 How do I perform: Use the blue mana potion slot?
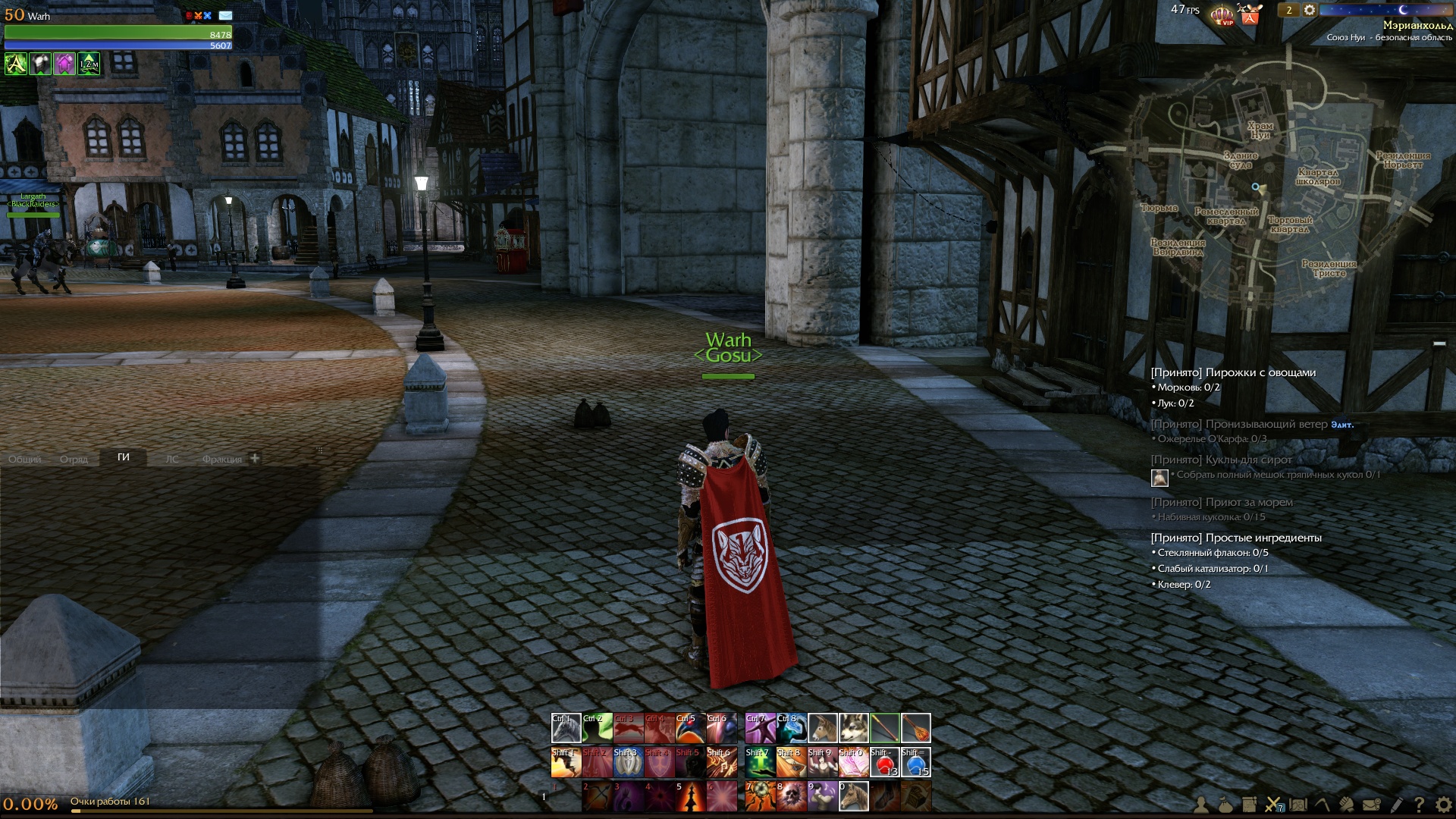point(915,762)
